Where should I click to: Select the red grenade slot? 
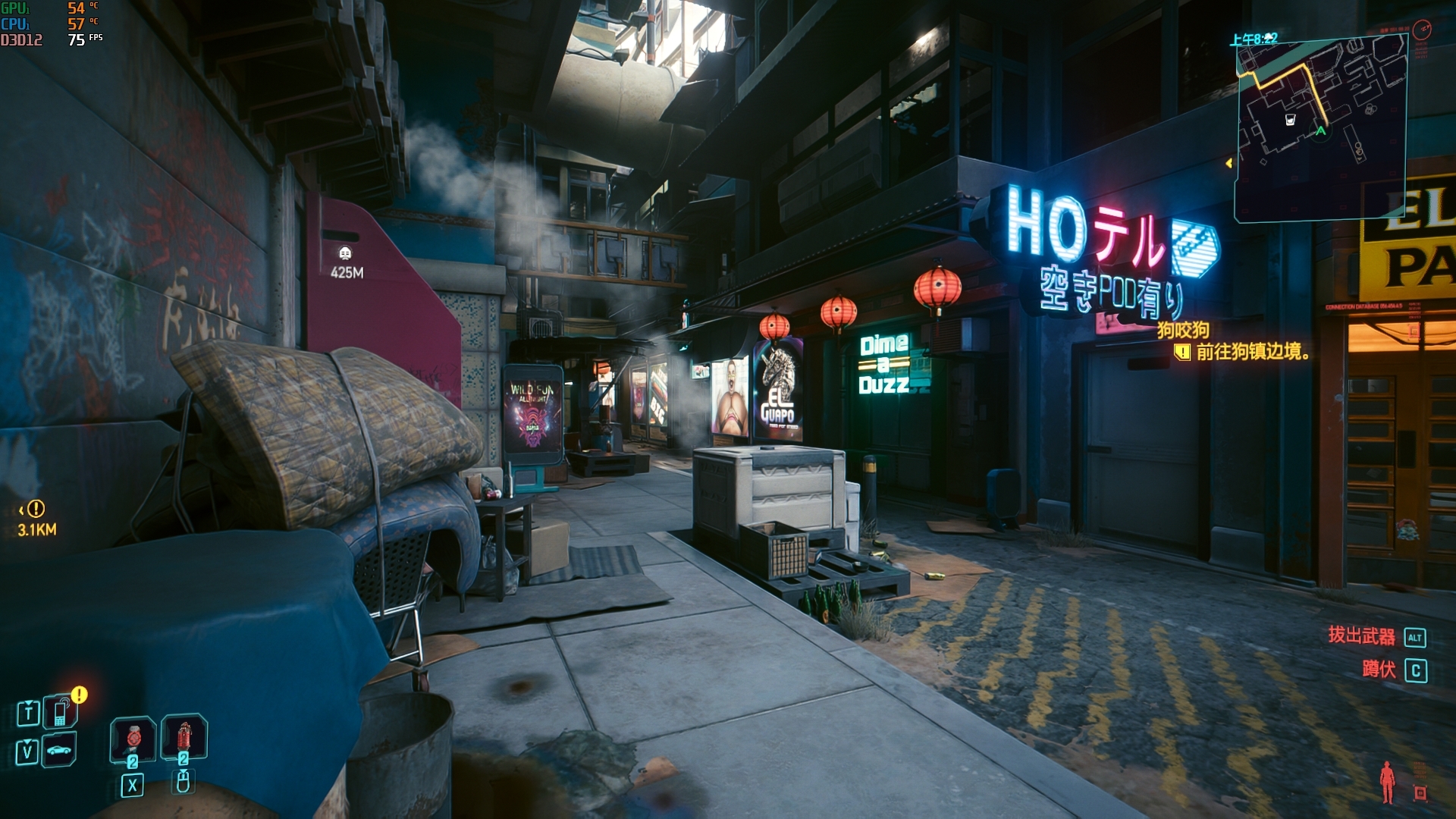(x=184, y=736)
